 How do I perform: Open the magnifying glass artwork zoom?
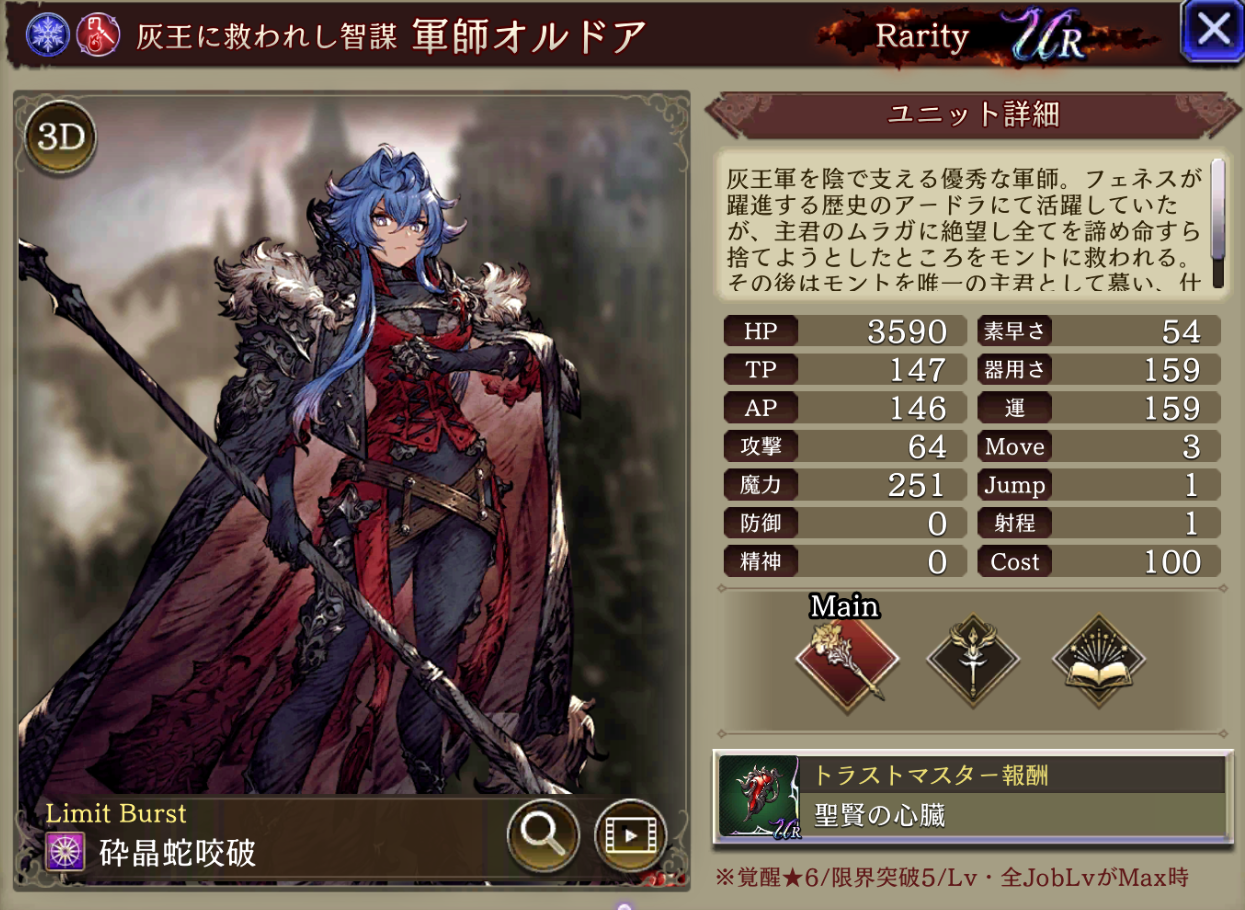(543, 832)
